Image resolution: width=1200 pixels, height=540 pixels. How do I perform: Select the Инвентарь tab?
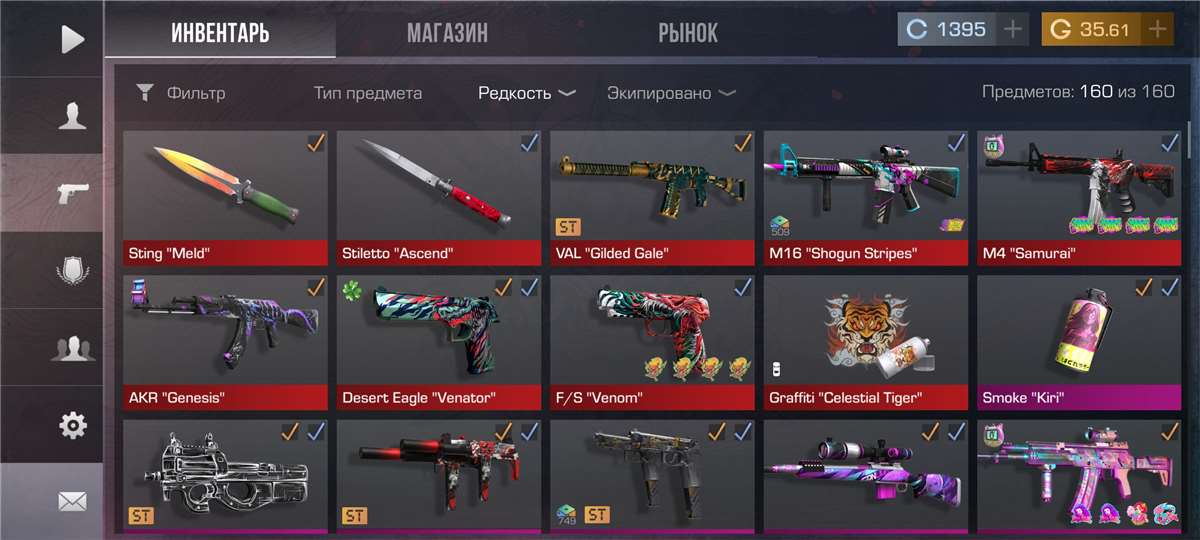[x=220, y=33]
